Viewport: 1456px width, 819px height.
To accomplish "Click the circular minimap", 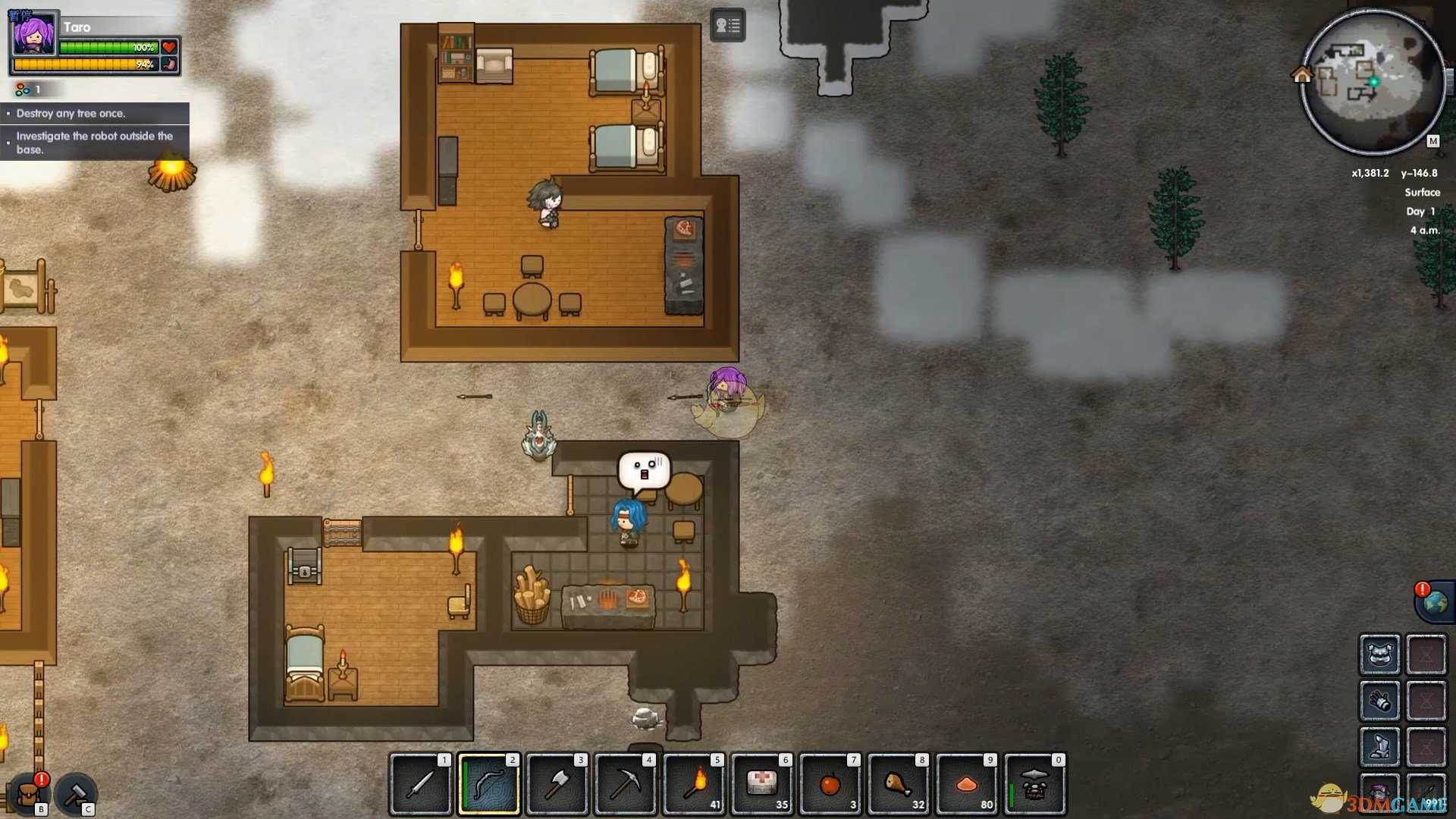I will point(1373,81).
